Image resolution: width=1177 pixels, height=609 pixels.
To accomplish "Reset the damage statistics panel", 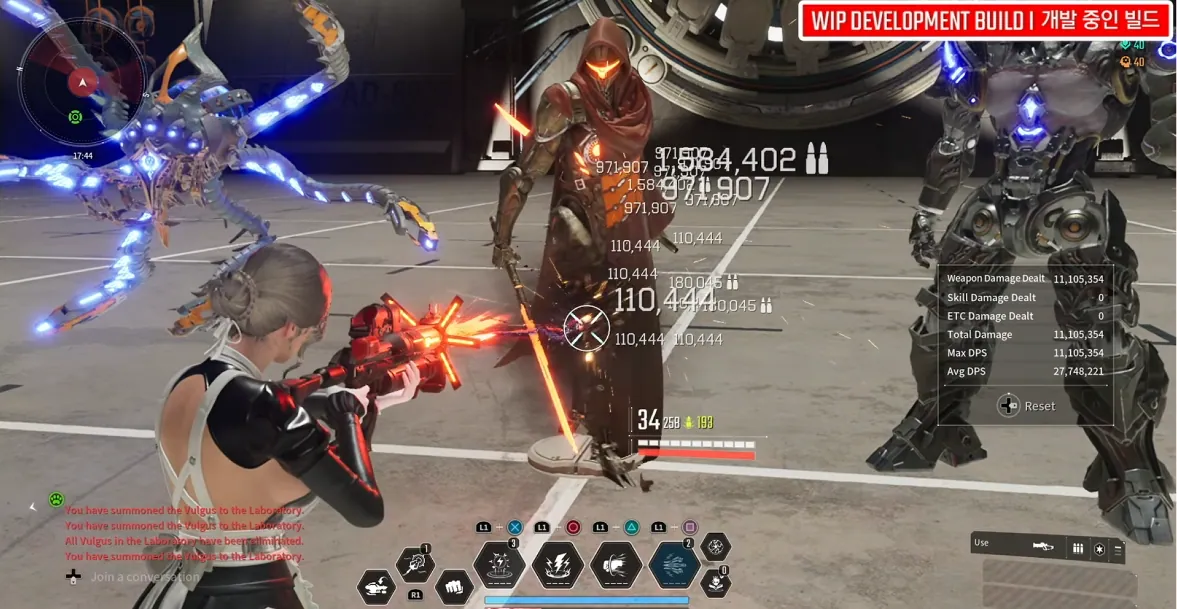I will [1026, 406].
